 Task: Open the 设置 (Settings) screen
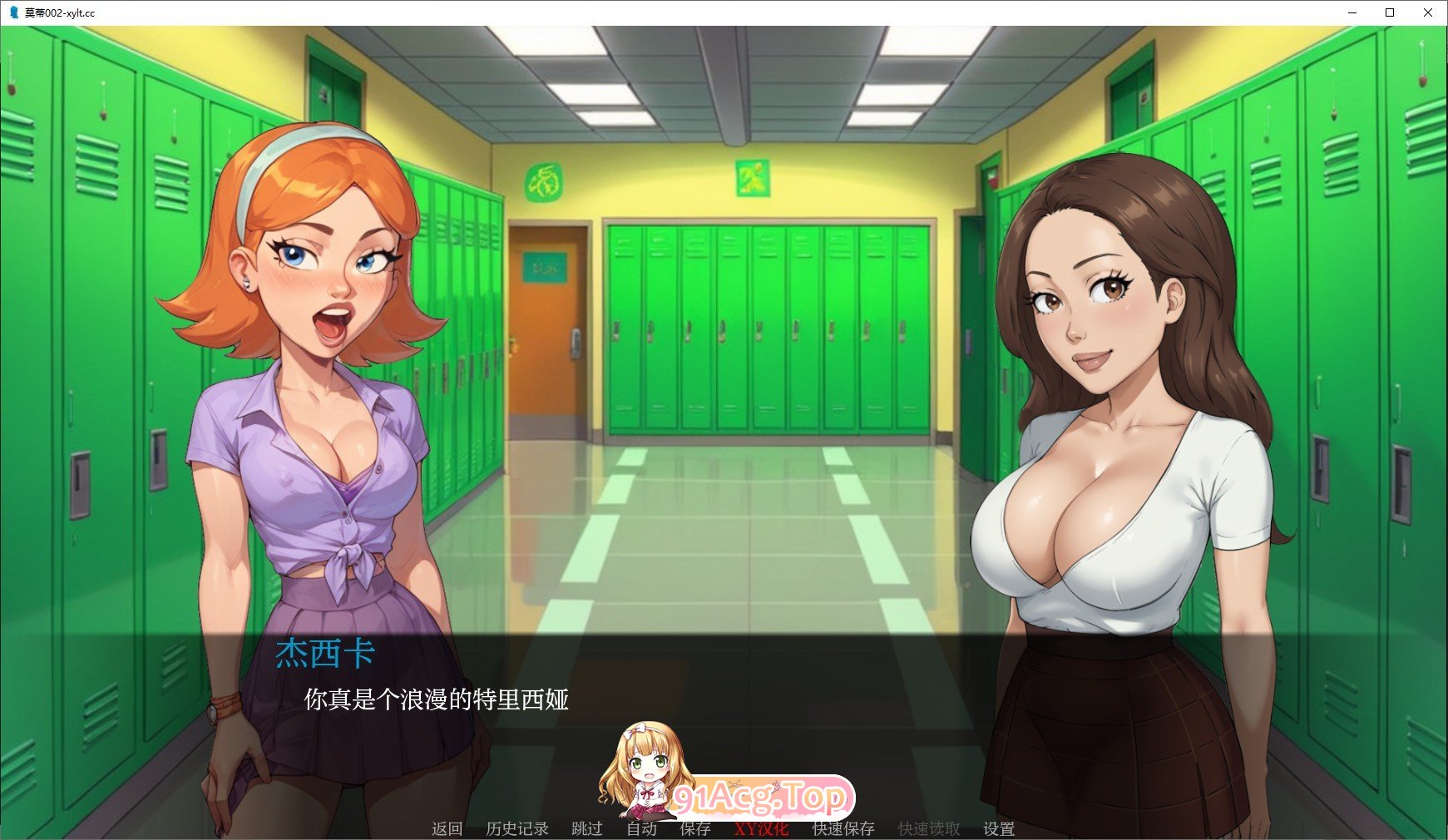[998, 828]
